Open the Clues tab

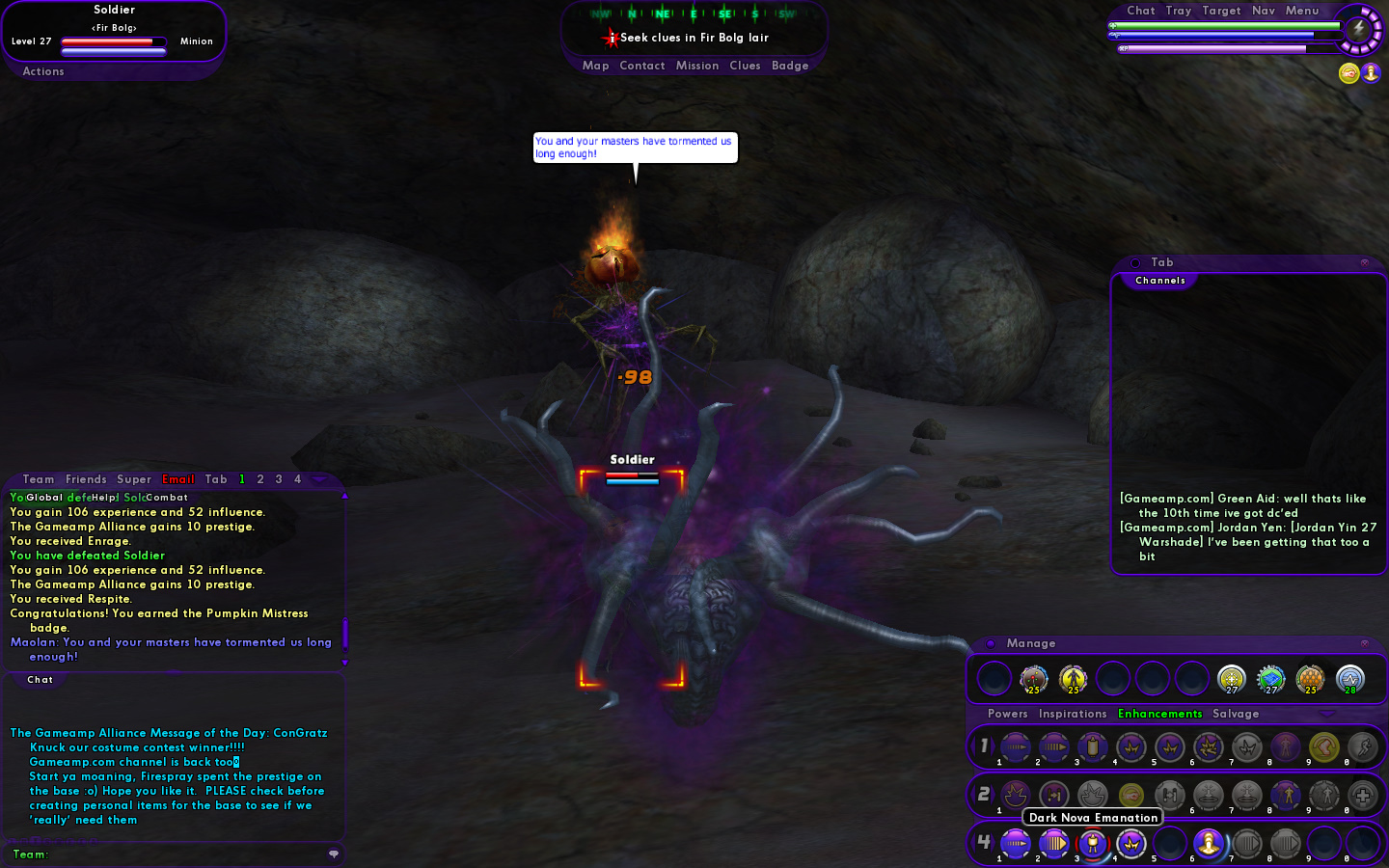click(x=745, y=66)
